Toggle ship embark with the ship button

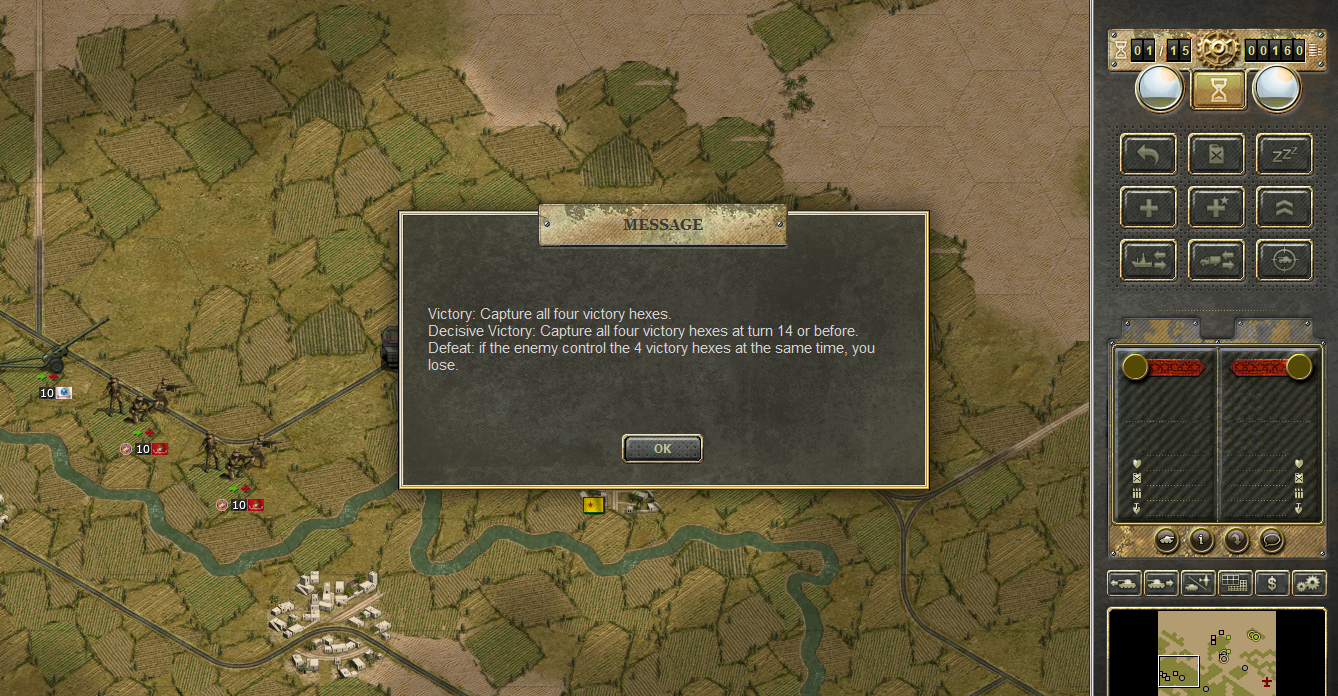click(x=1149, y=260)
